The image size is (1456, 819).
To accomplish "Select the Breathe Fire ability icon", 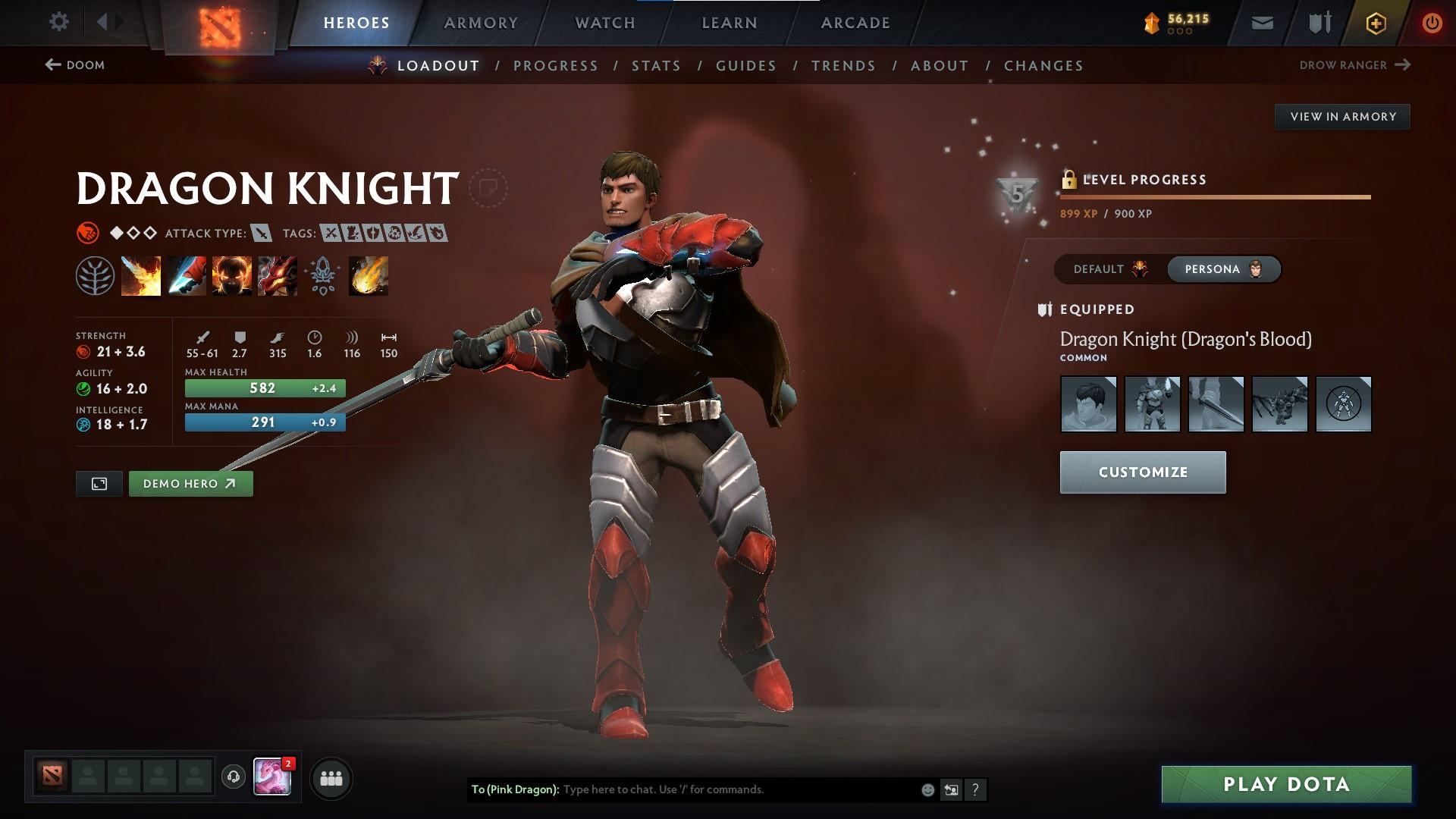I will [140, 275].
